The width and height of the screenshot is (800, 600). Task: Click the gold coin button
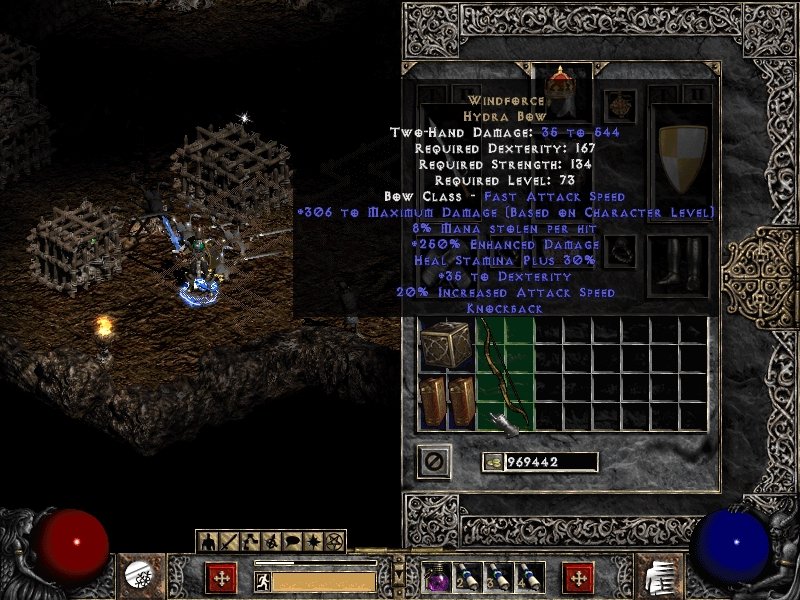pos(492,461)
